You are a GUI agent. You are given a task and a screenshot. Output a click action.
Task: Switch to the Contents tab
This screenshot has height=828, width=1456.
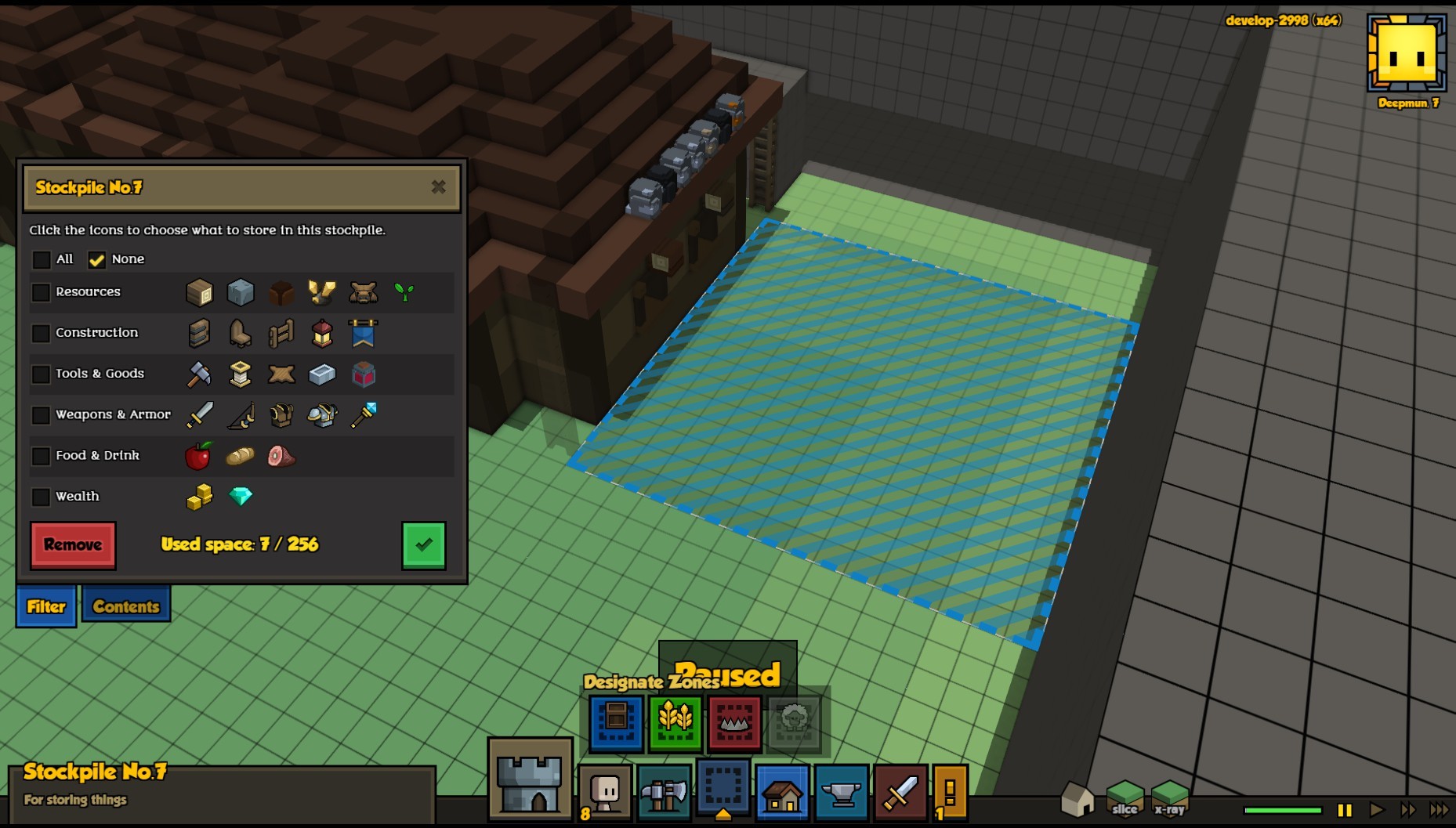(x=126, y=606)
